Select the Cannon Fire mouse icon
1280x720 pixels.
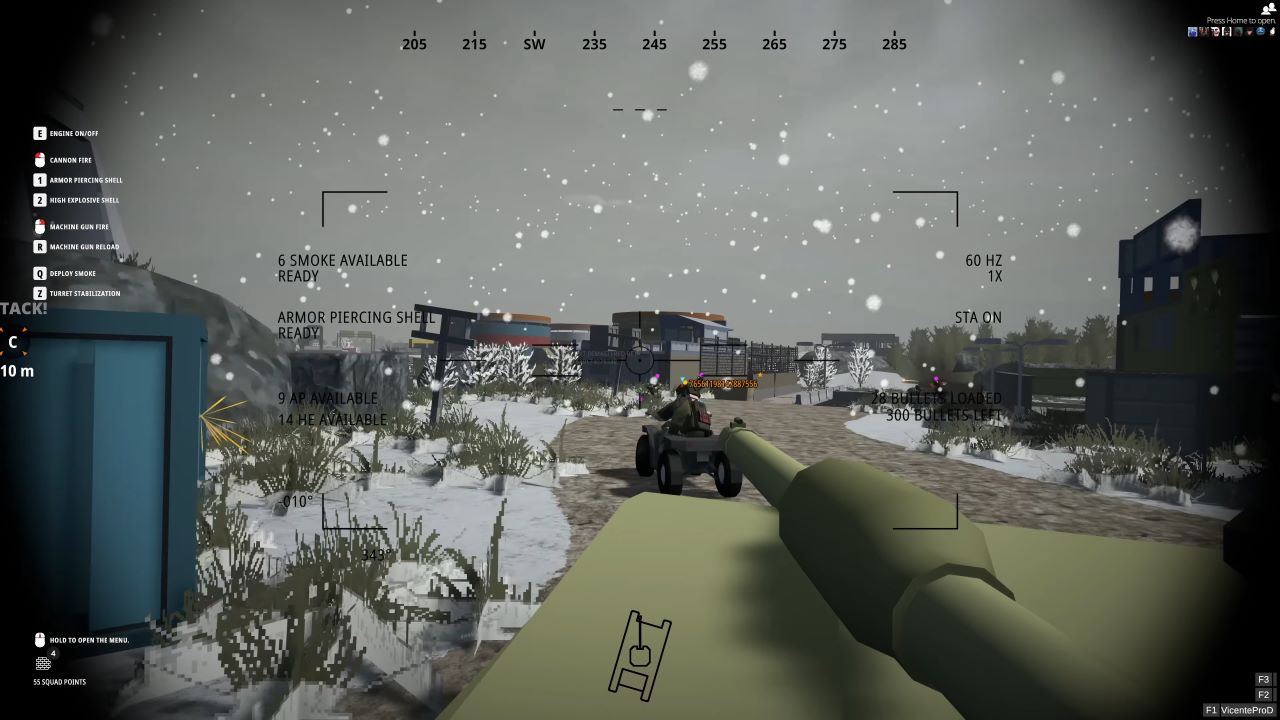(x=38, y=159)
